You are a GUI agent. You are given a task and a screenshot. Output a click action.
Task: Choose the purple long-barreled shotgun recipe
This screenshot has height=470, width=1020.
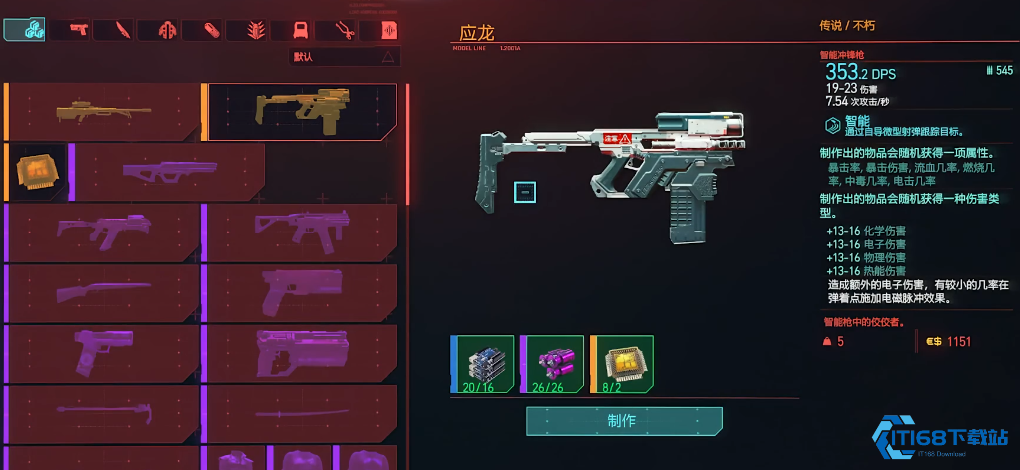click(x=103, y=293)
